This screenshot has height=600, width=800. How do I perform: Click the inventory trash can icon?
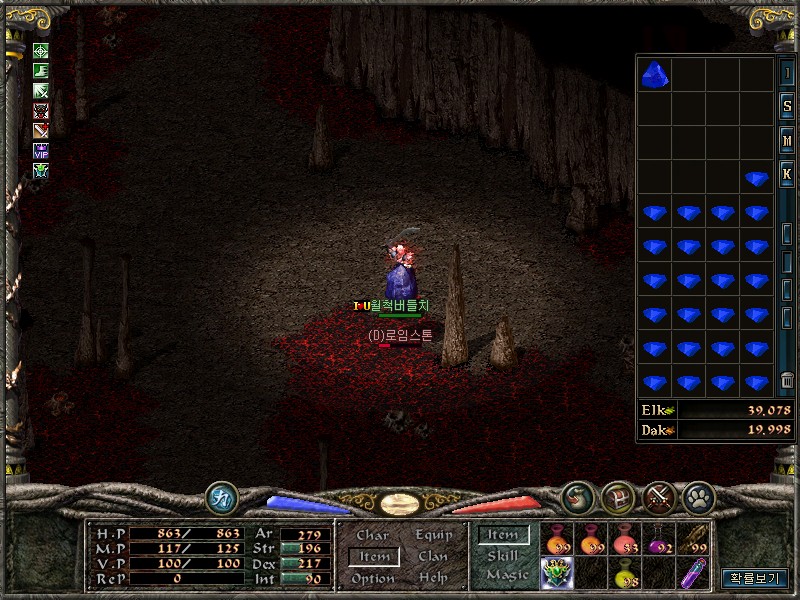click(x=787, y=380)
